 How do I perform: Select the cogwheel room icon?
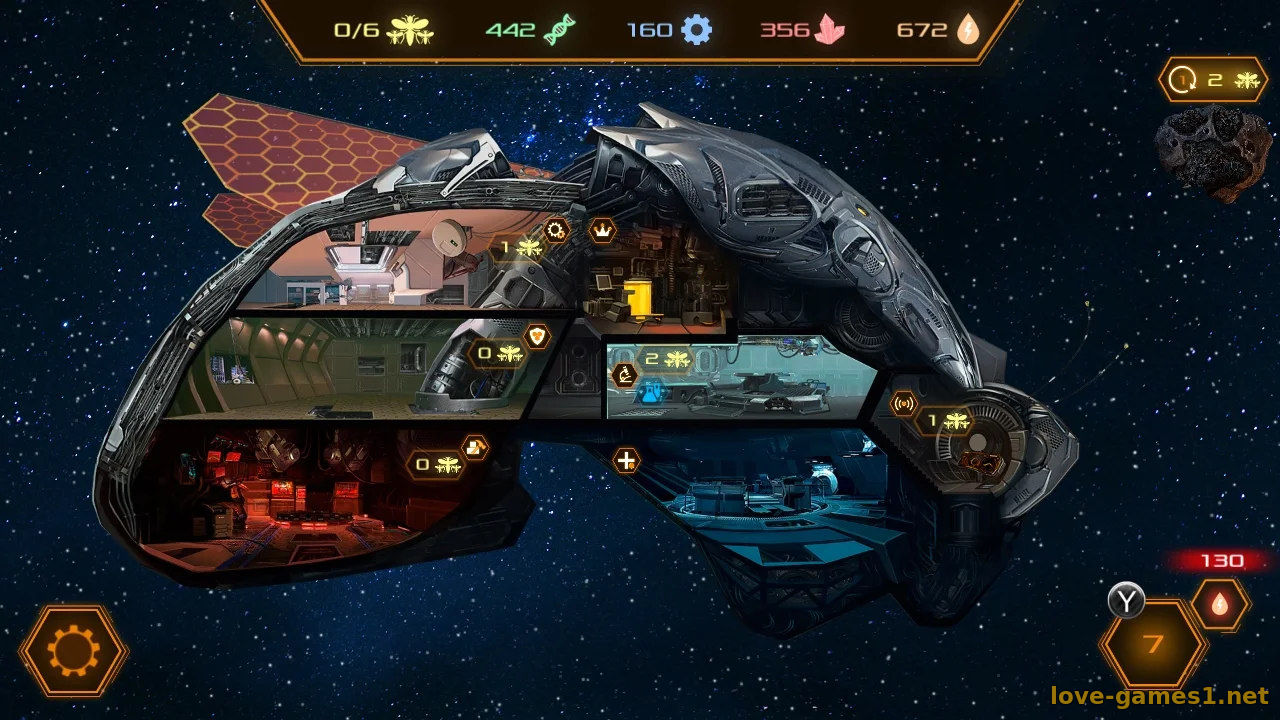pos(556,232)
